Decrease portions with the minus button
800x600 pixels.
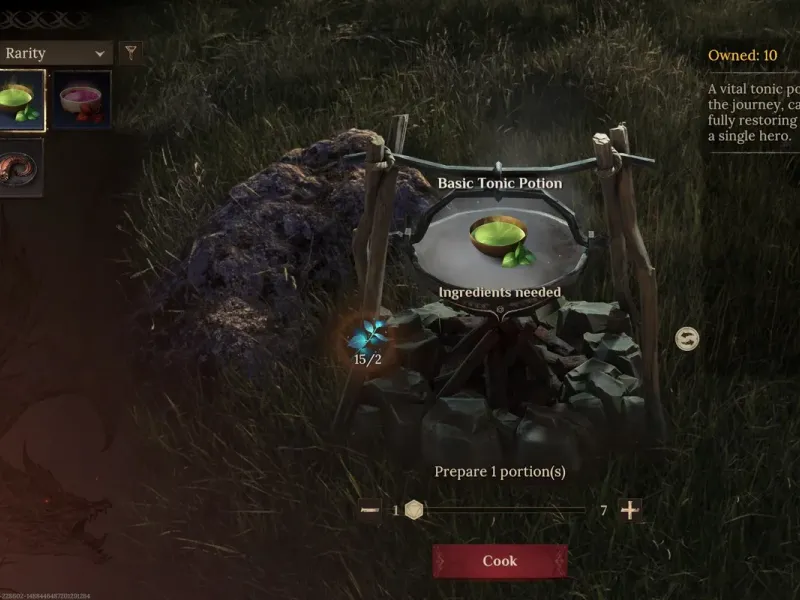370,510
